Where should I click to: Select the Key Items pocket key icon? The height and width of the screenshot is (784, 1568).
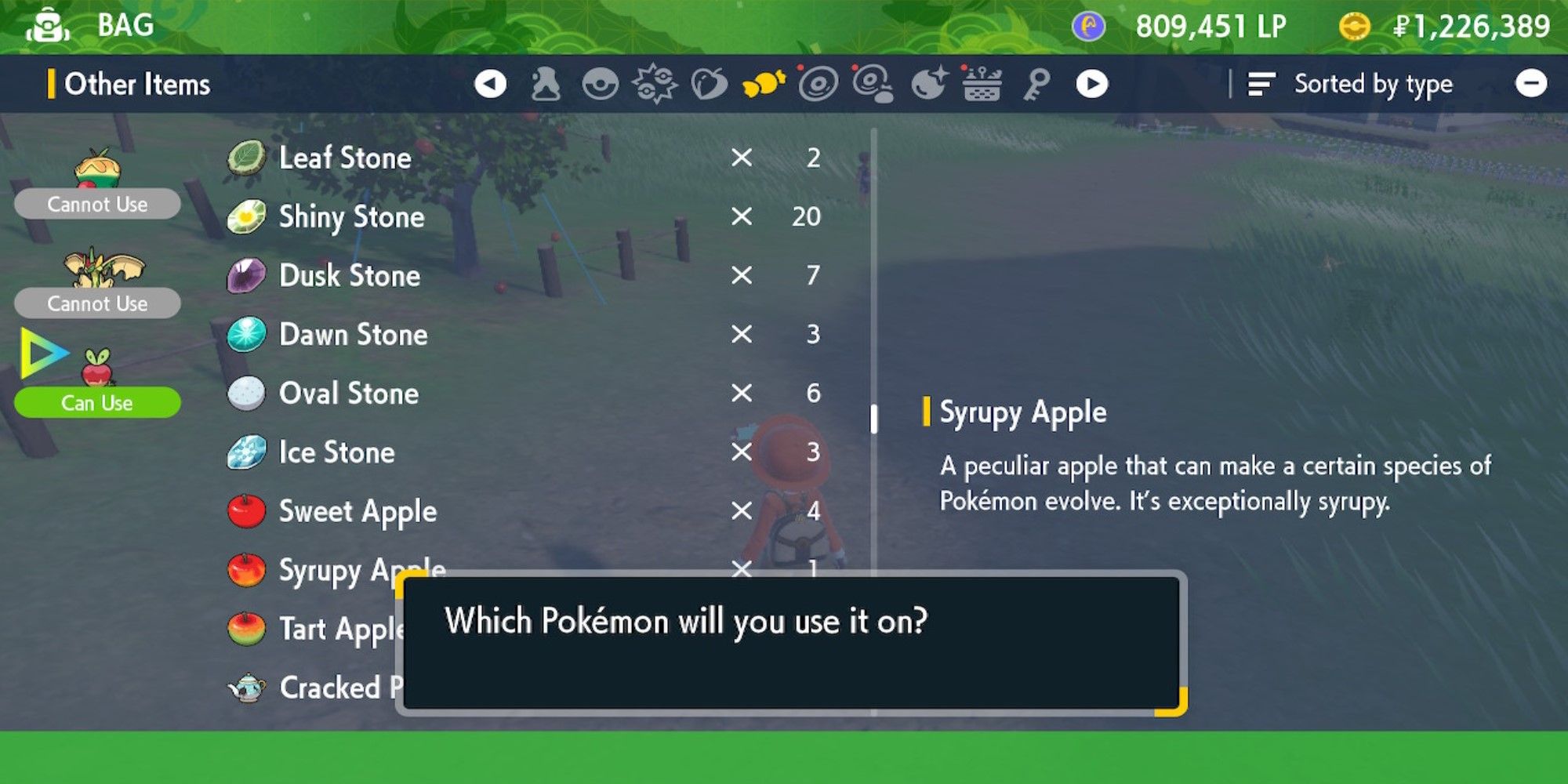point(1035,85)
